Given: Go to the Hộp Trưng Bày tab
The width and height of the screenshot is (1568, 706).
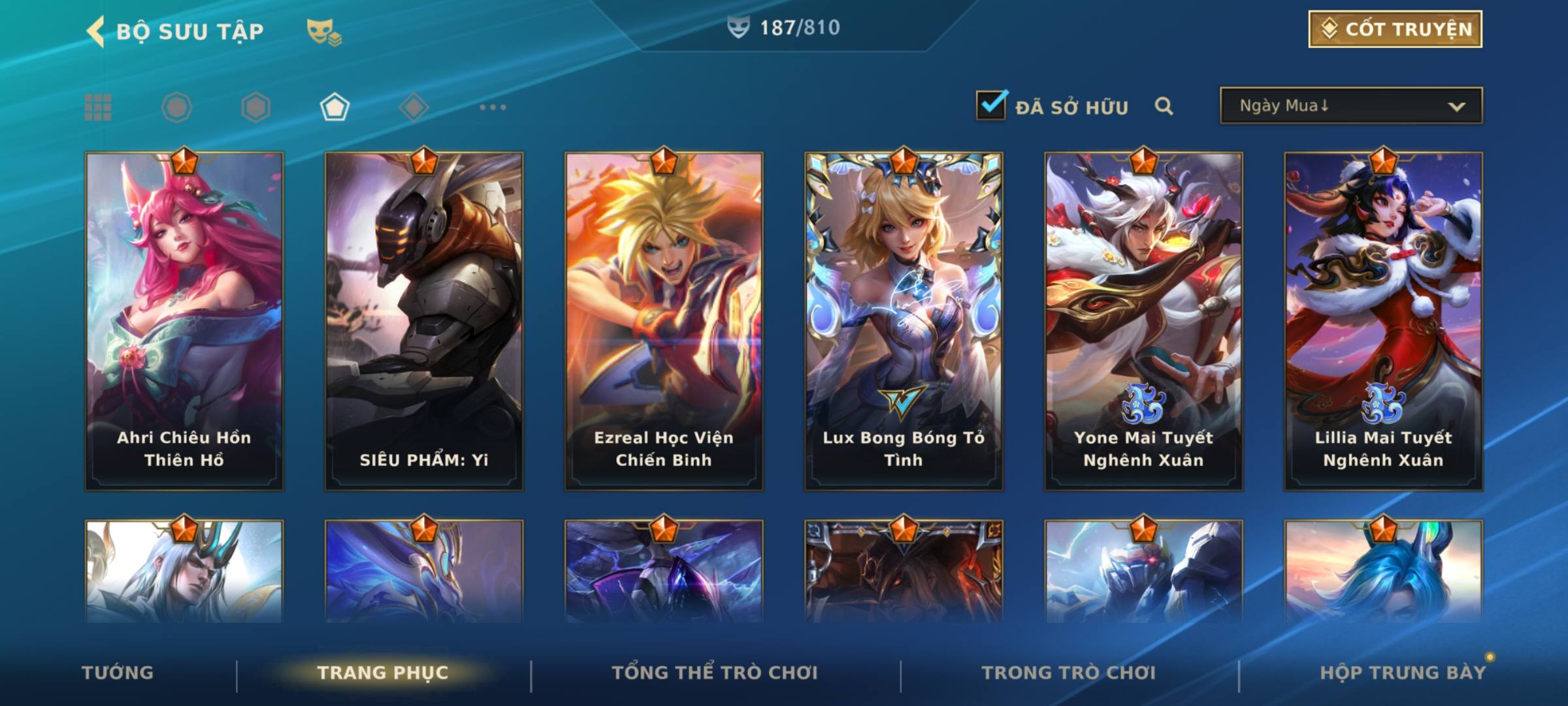Looking at the screenshot, I should (x=1403, y=673).
